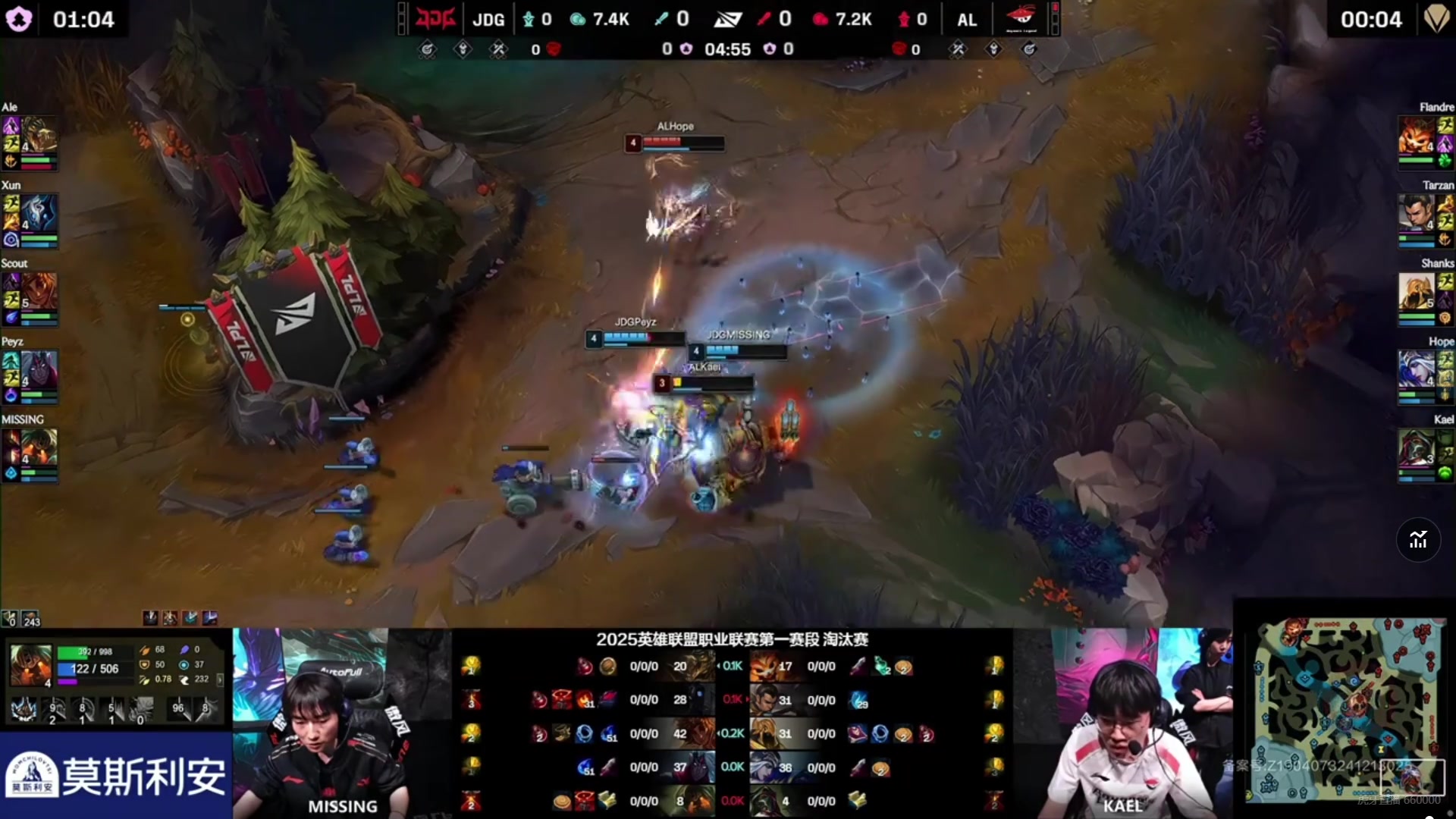Open the stats chart overlay button
Screen dimensions: 1456x819
(1418, 540)
